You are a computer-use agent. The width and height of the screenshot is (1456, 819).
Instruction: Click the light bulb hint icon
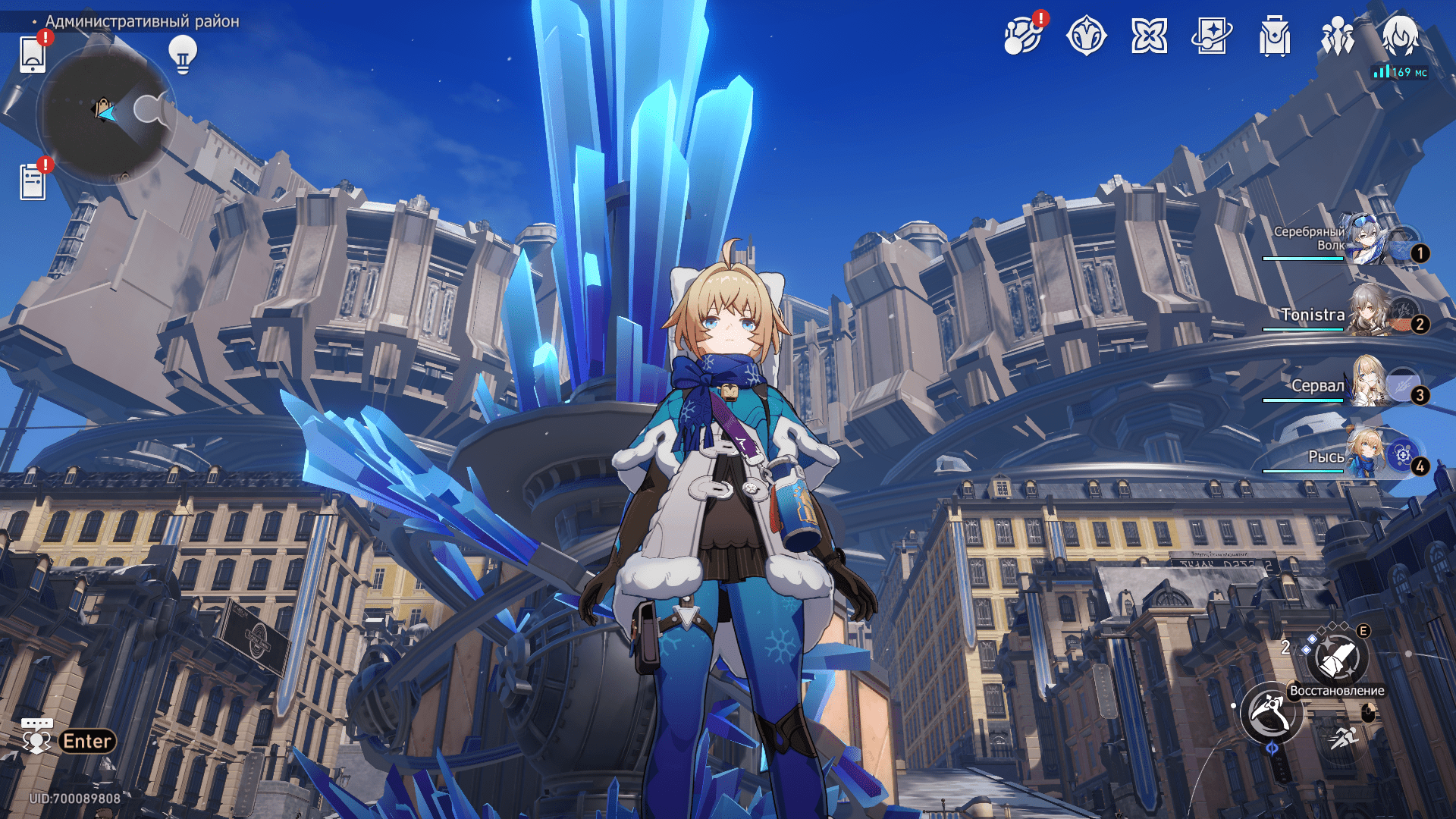click(x=182, y=54)
